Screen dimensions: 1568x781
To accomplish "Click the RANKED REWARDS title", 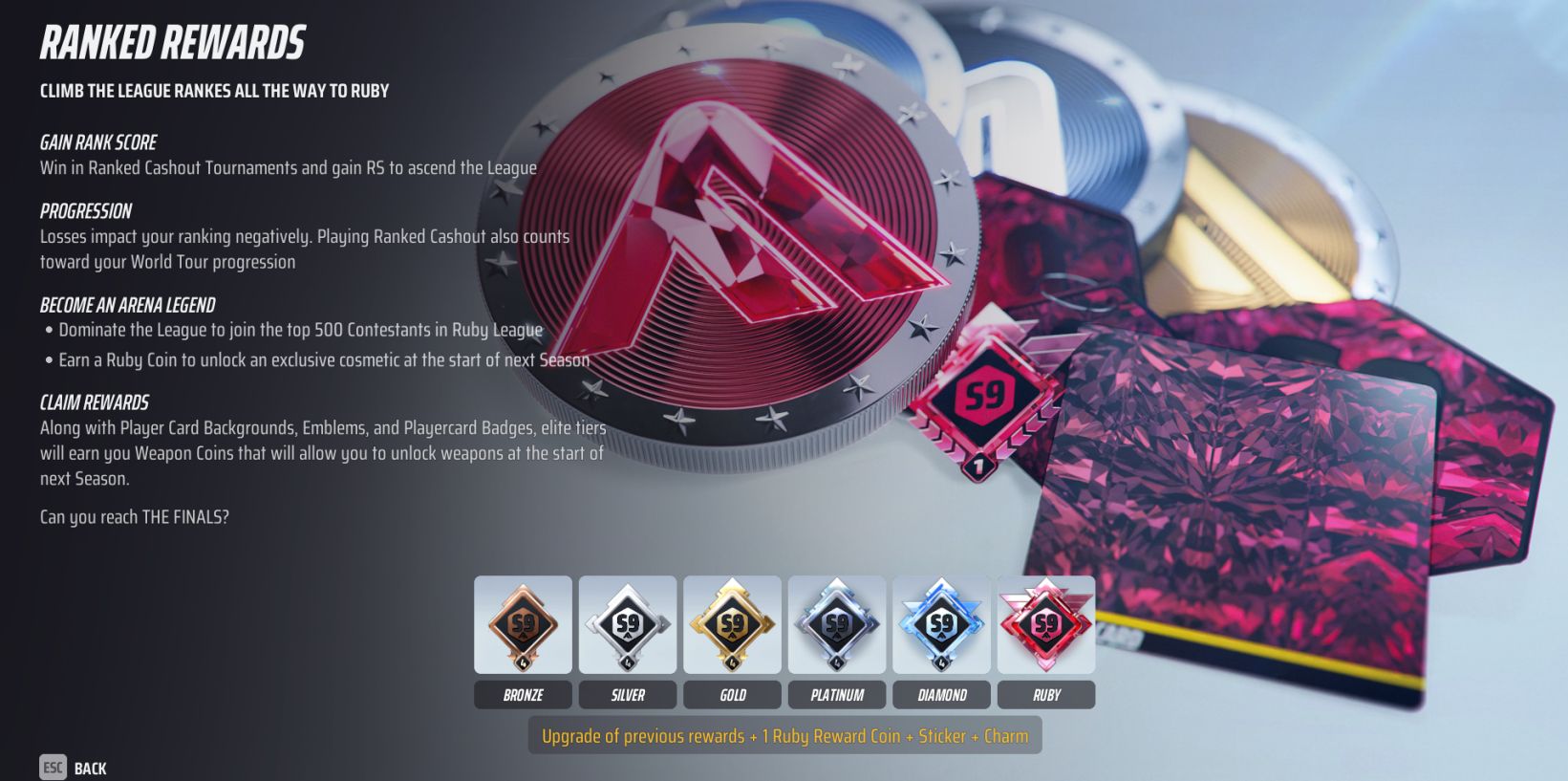I will click(x=172, y=42).
